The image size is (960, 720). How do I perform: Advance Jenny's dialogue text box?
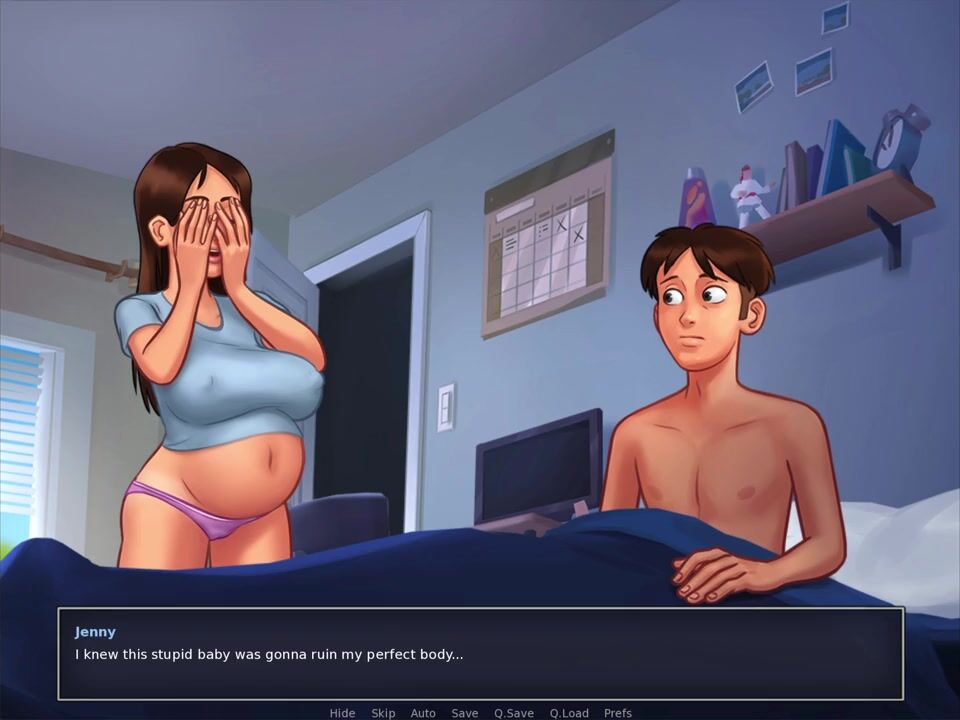(x=480, y=654)
